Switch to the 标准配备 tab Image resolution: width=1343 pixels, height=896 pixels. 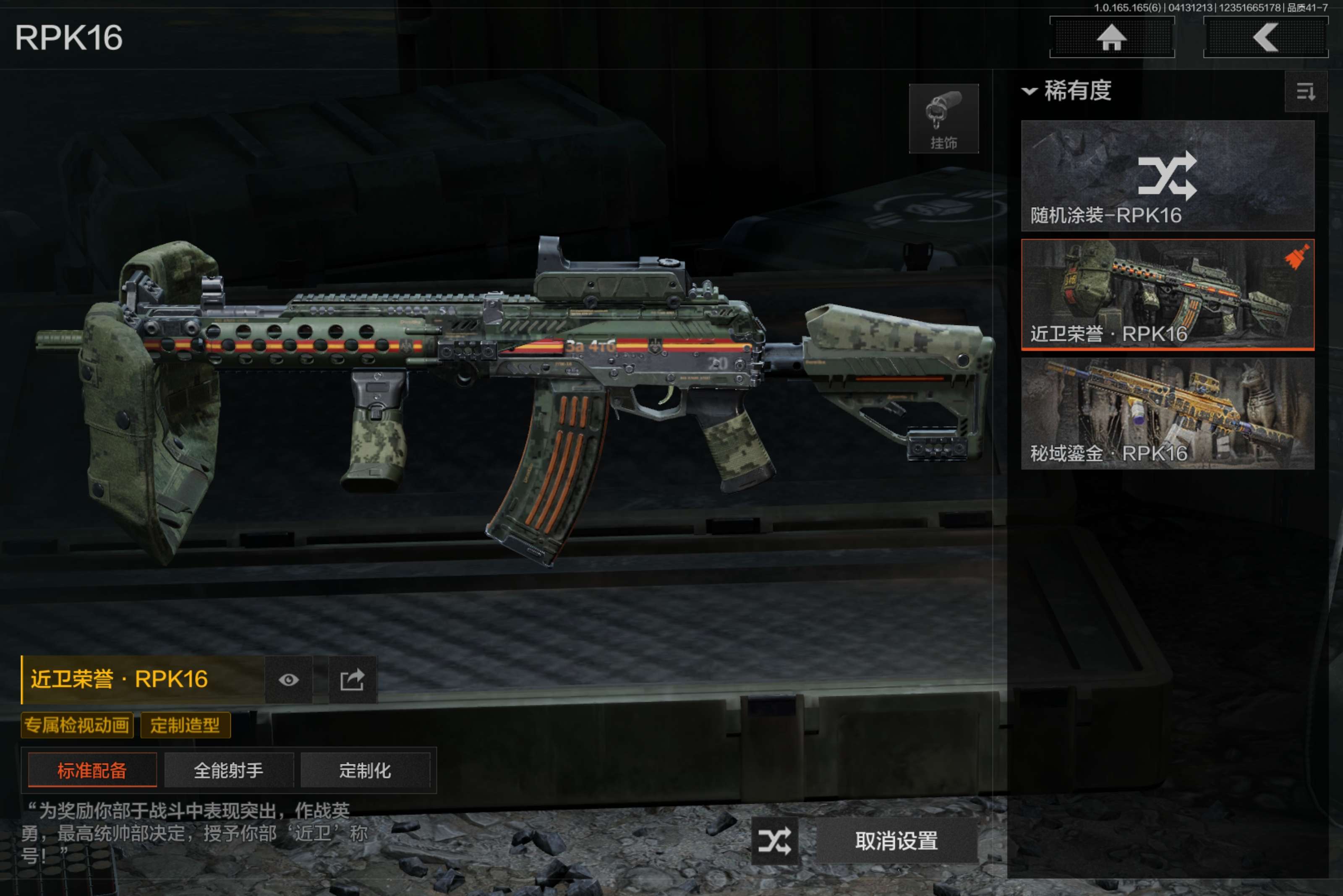(92, 770)
